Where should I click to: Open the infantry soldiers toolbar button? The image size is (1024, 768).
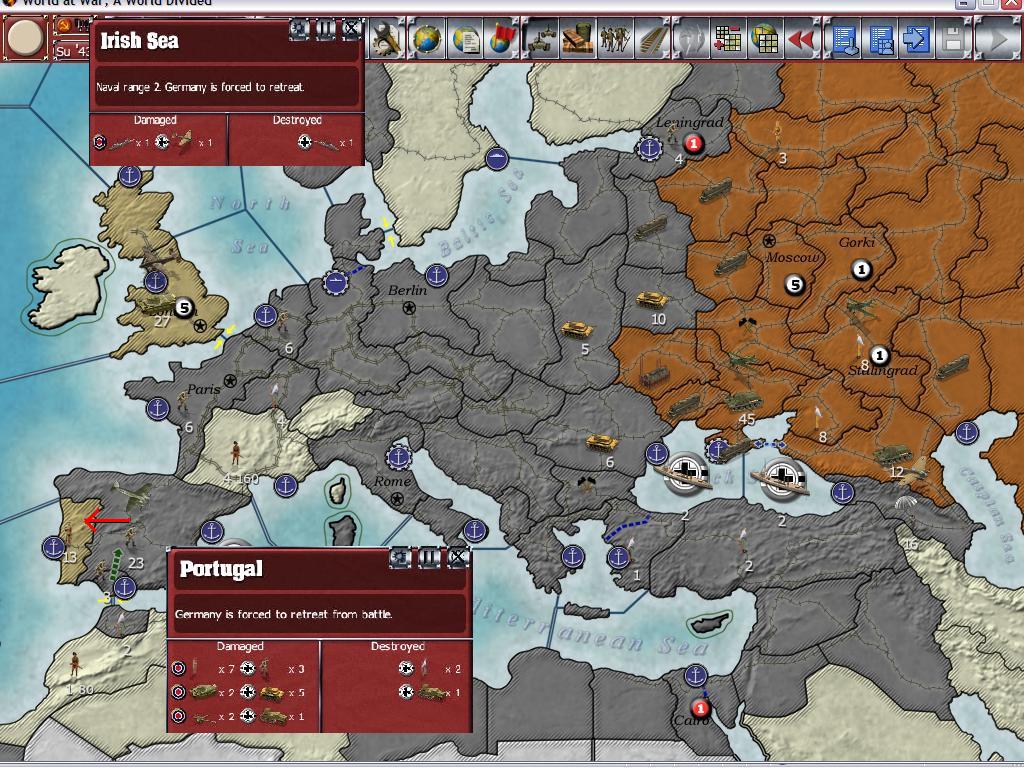617,40
